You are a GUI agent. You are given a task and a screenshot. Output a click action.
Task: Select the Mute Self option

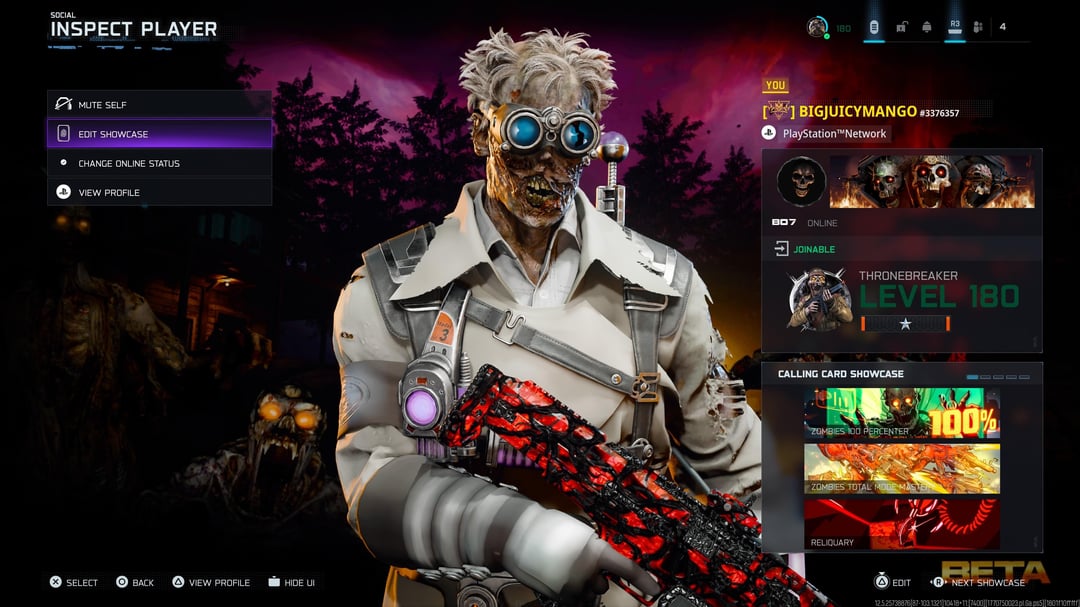click(158, 104)
